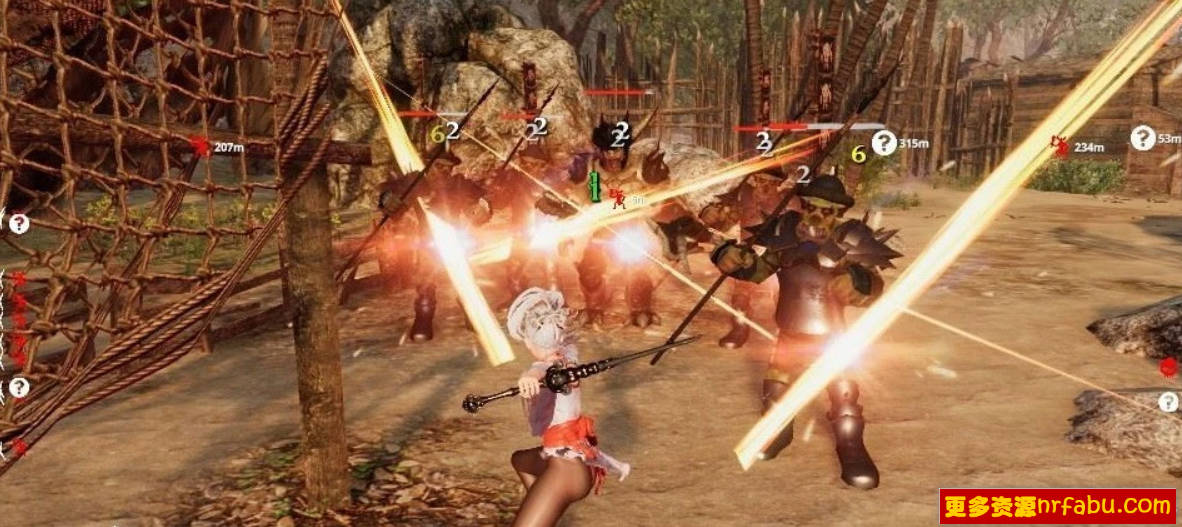Click the nrfabu.com watermark banner

1058,506
